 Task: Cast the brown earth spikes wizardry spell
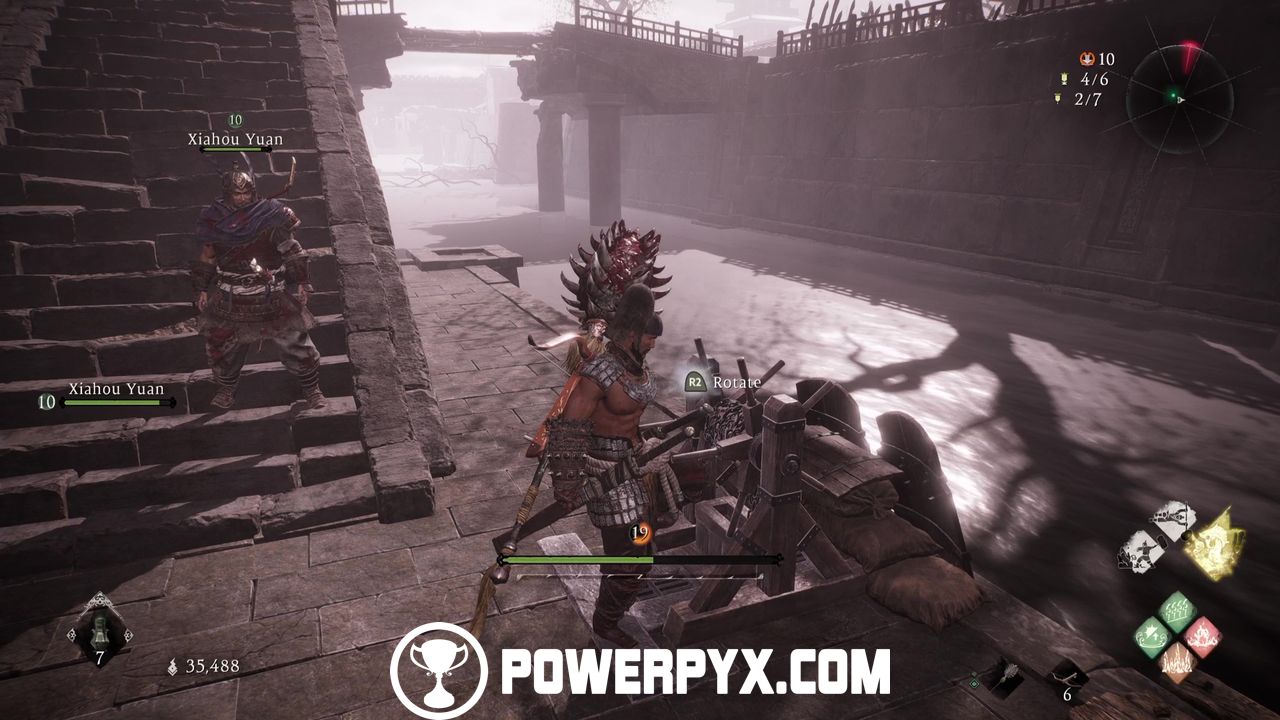(1178, 662)
